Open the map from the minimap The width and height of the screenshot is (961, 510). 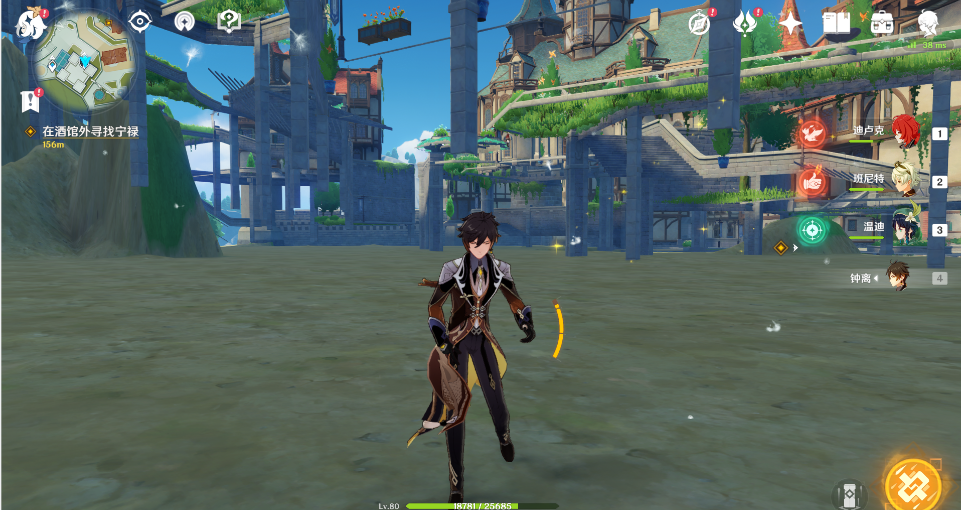[x=80, y=64]
